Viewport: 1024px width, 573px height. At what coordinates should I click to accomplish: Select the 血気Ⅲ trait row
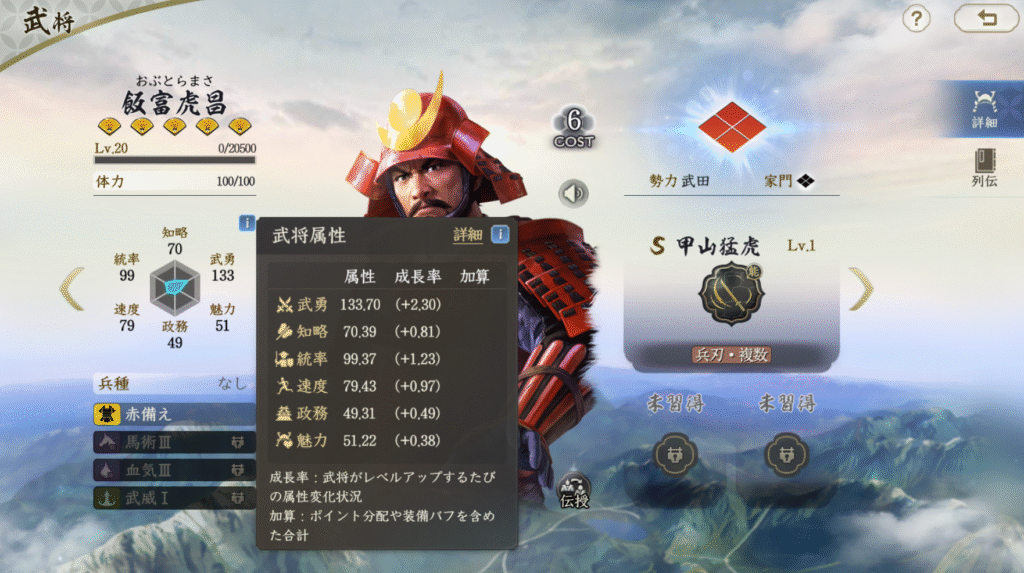[x=173, y=469]
